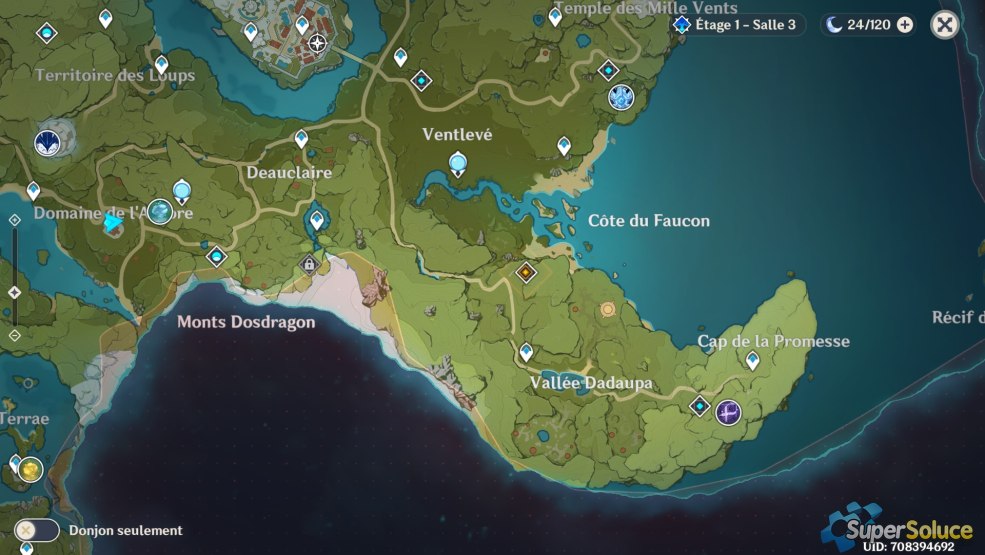
Task: Choose the teleport waypoint at Cap de la Promesse
Action: pyautogui.click(x=753, y=359)
